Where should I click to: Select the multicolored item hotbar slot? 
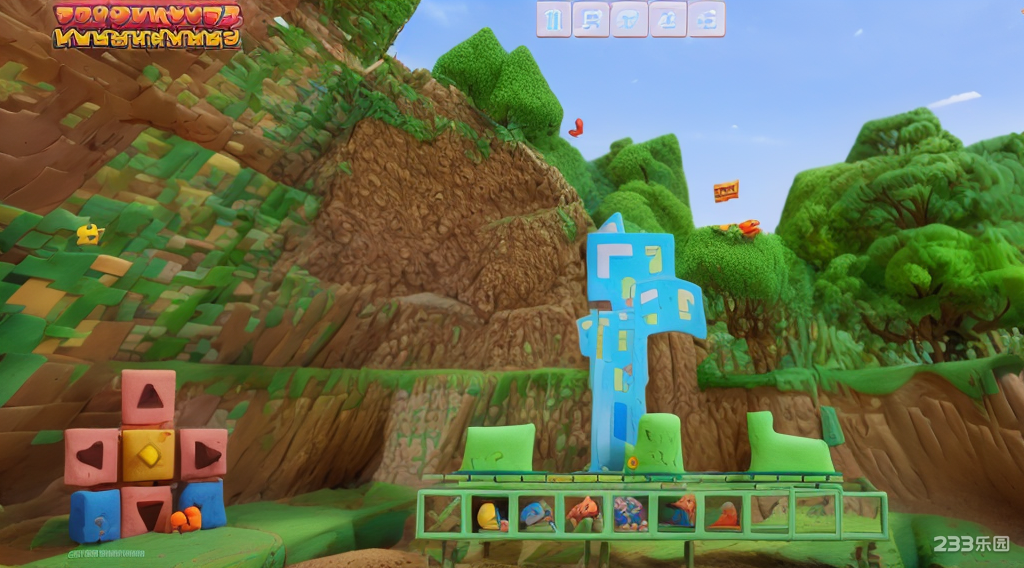click(x=629, y=514)
